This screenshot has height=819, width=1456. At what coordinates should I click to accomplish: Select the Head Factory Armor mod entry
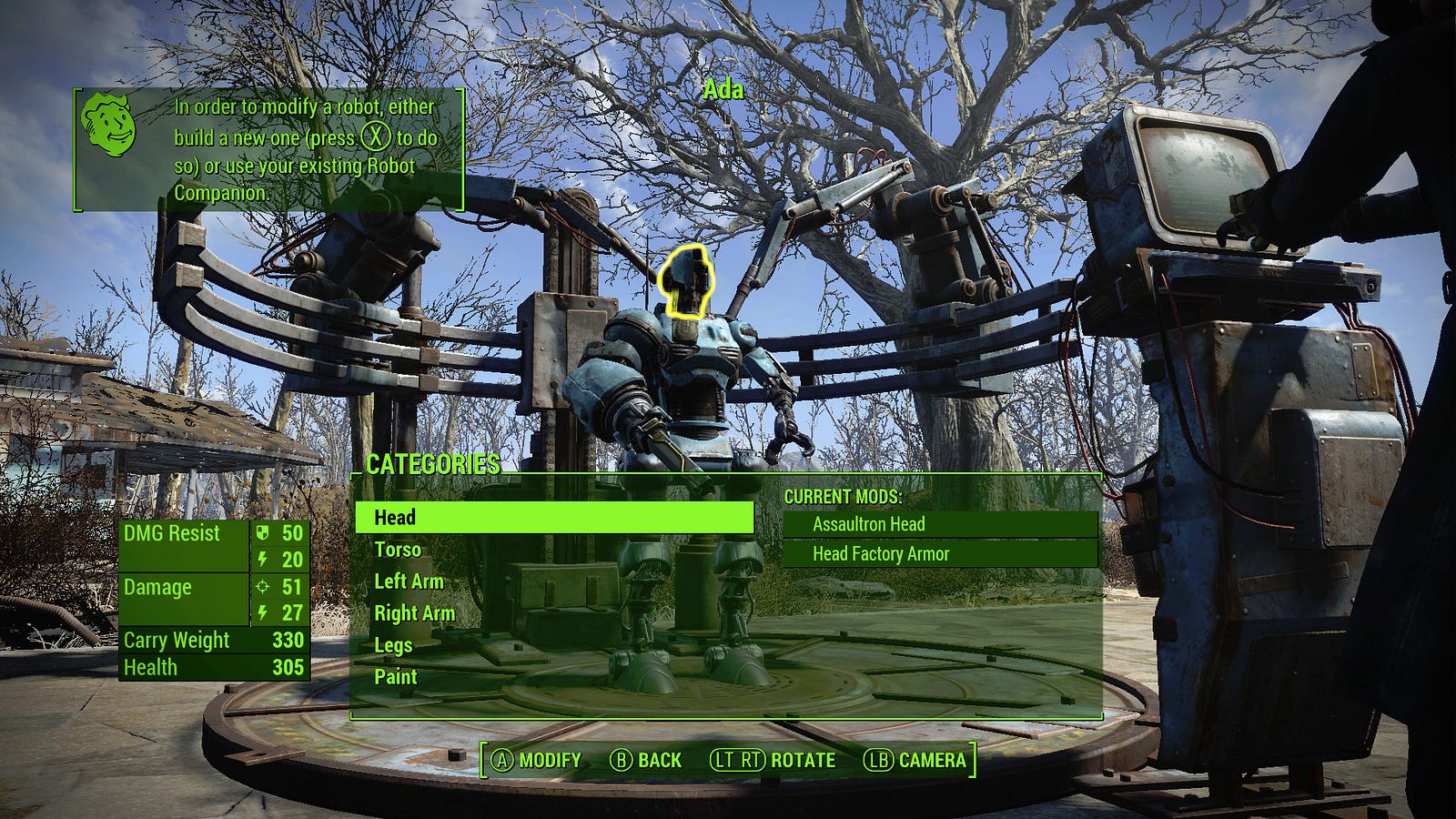[x=940, y=553]
